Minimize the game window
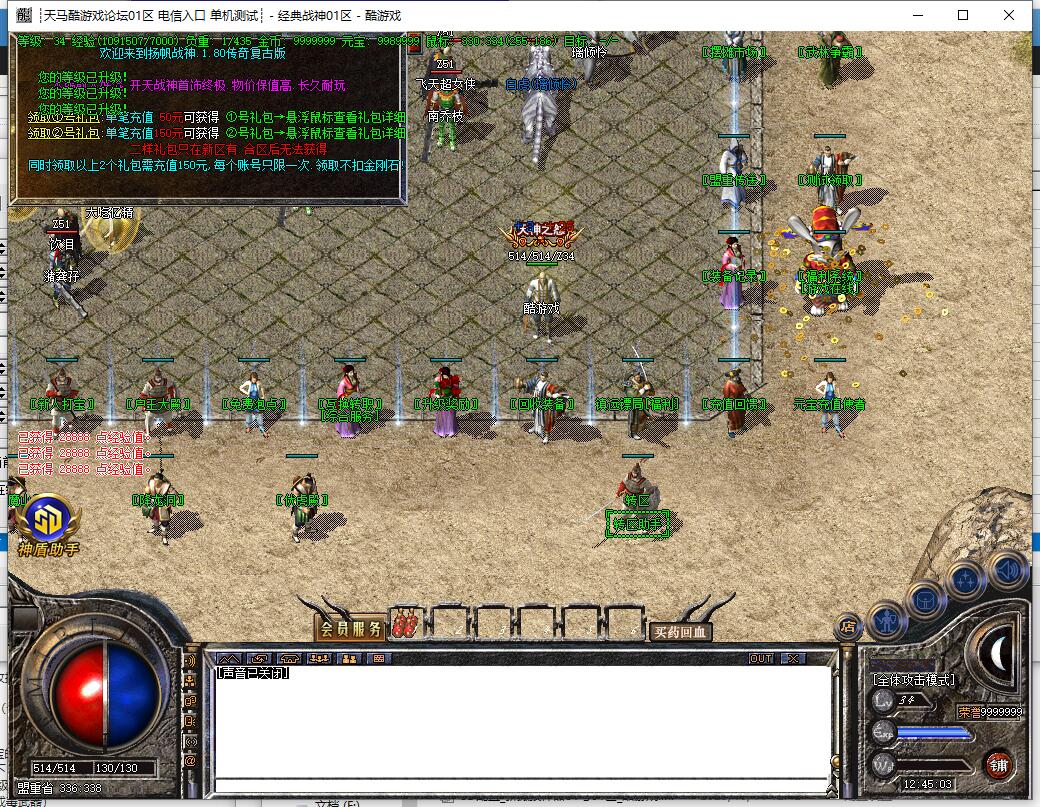Image resolution: width=1040 pixels, height=807 pixels. (x=918, y=15)
